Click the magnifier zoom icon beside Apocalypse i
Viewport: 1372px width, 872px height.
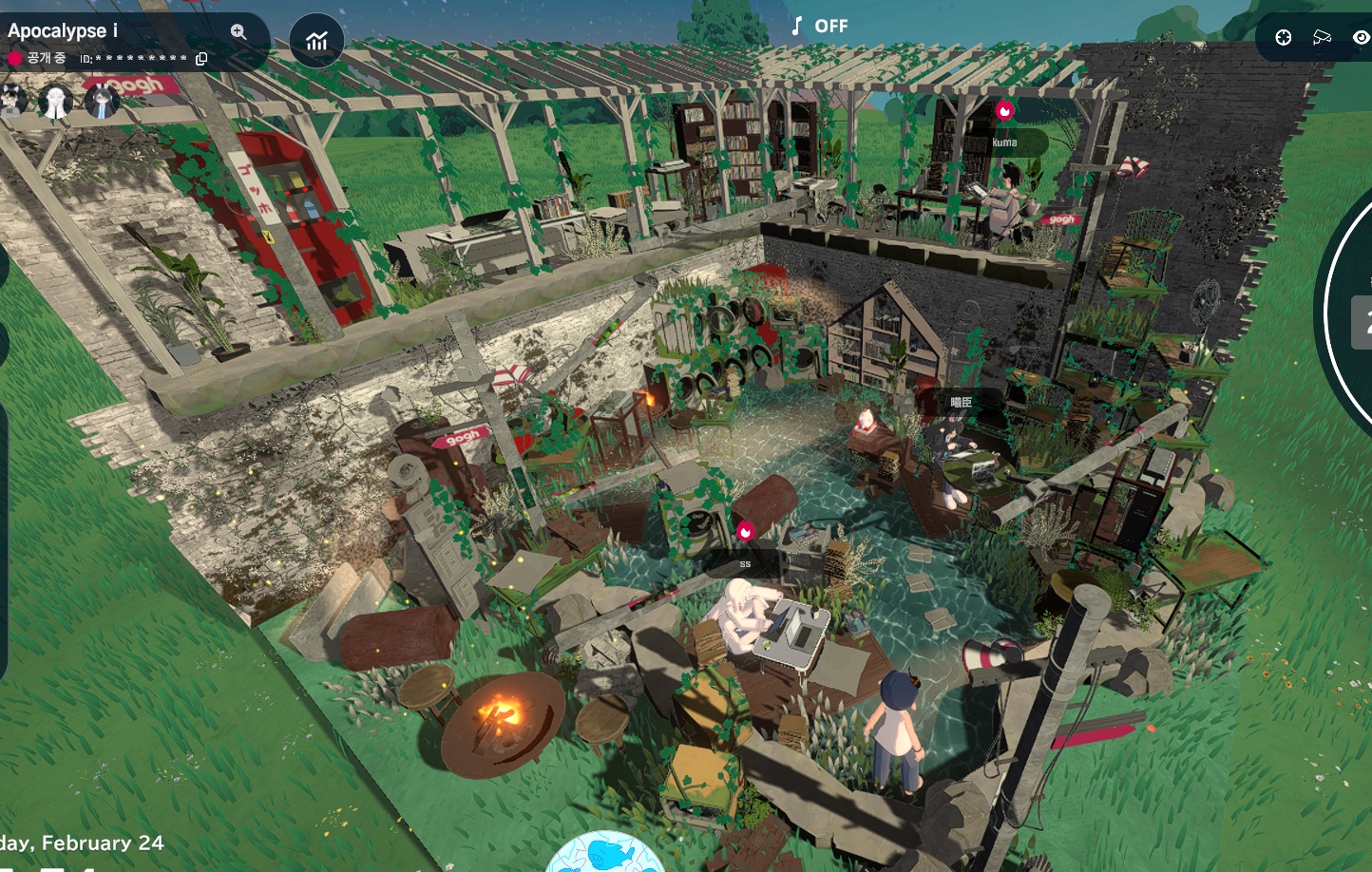[238, 31]
